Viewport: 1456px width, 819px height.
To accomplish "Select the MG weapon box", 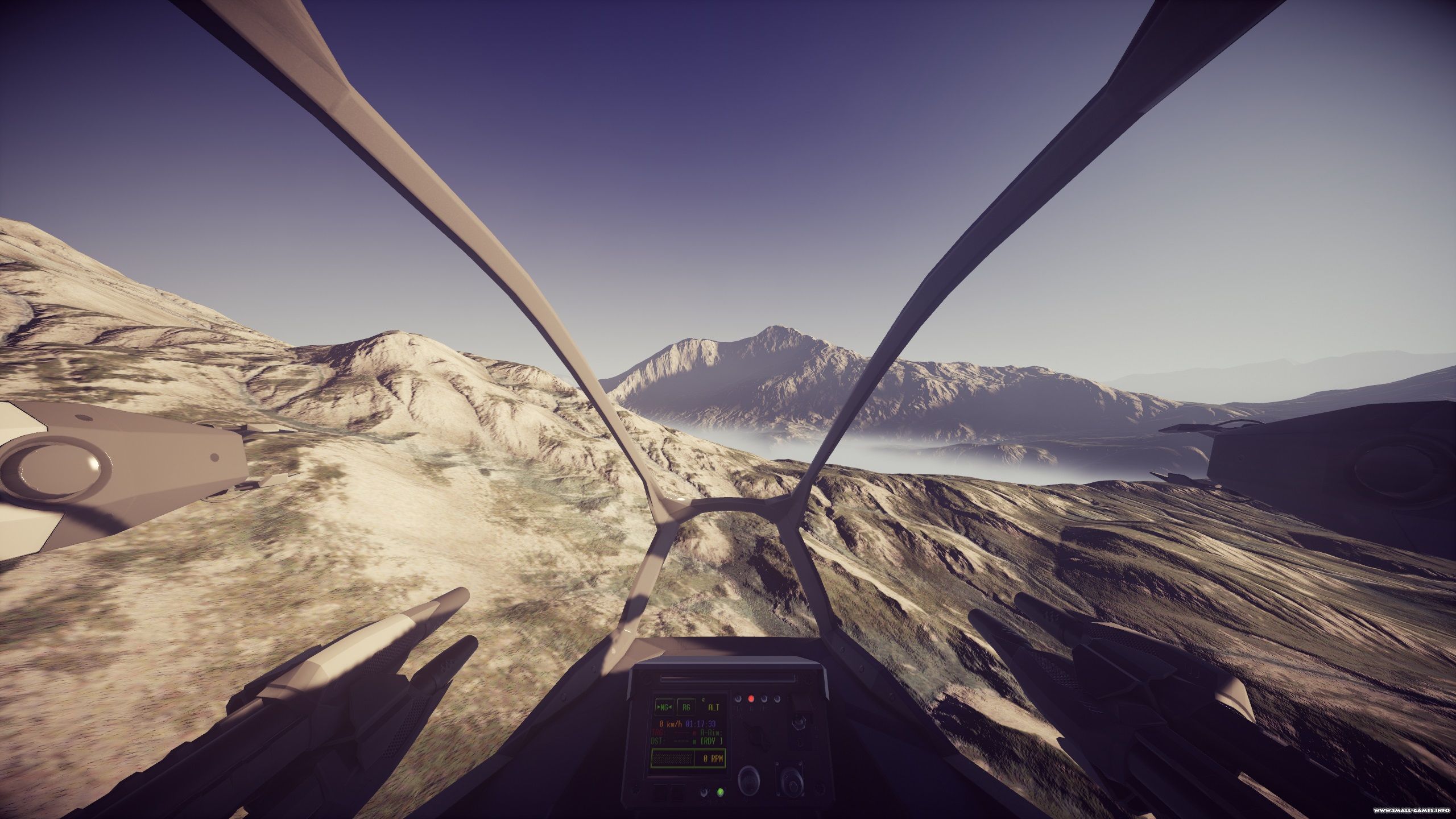I will 664,707.
